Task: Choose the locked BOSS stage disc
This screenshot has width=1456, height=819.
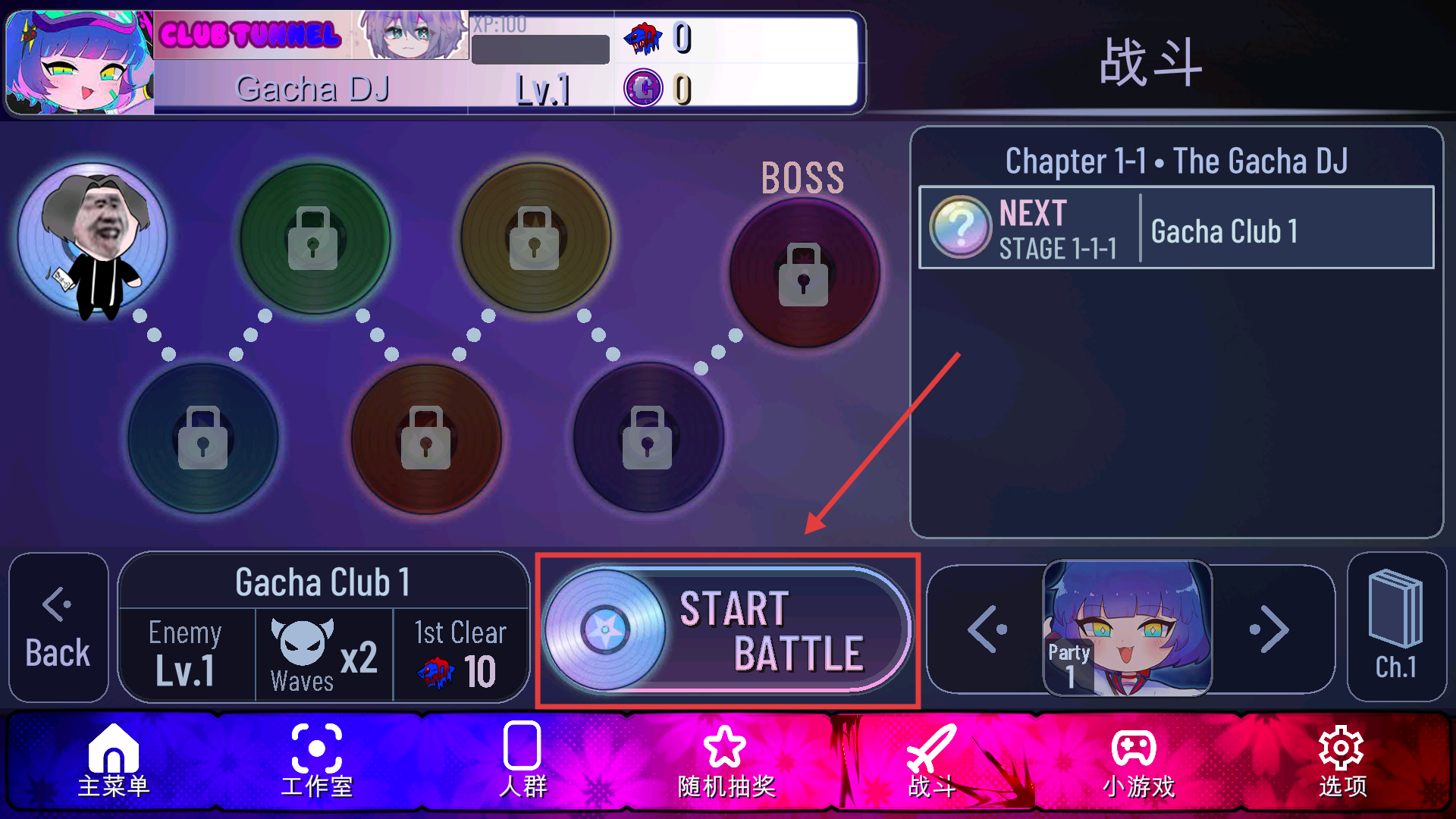Action: (804, 274)
